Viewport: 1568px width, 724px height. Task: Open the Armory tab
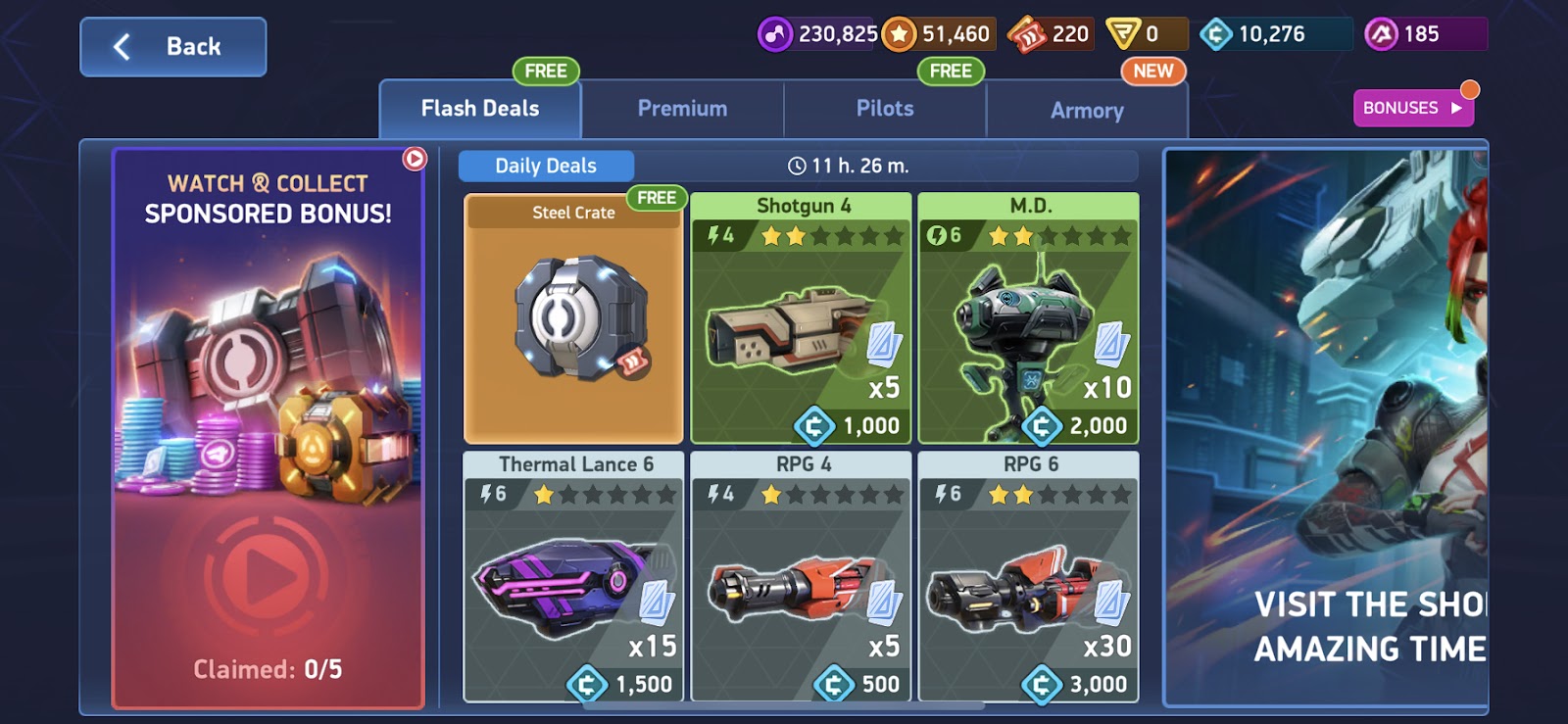click(1087, 111)
